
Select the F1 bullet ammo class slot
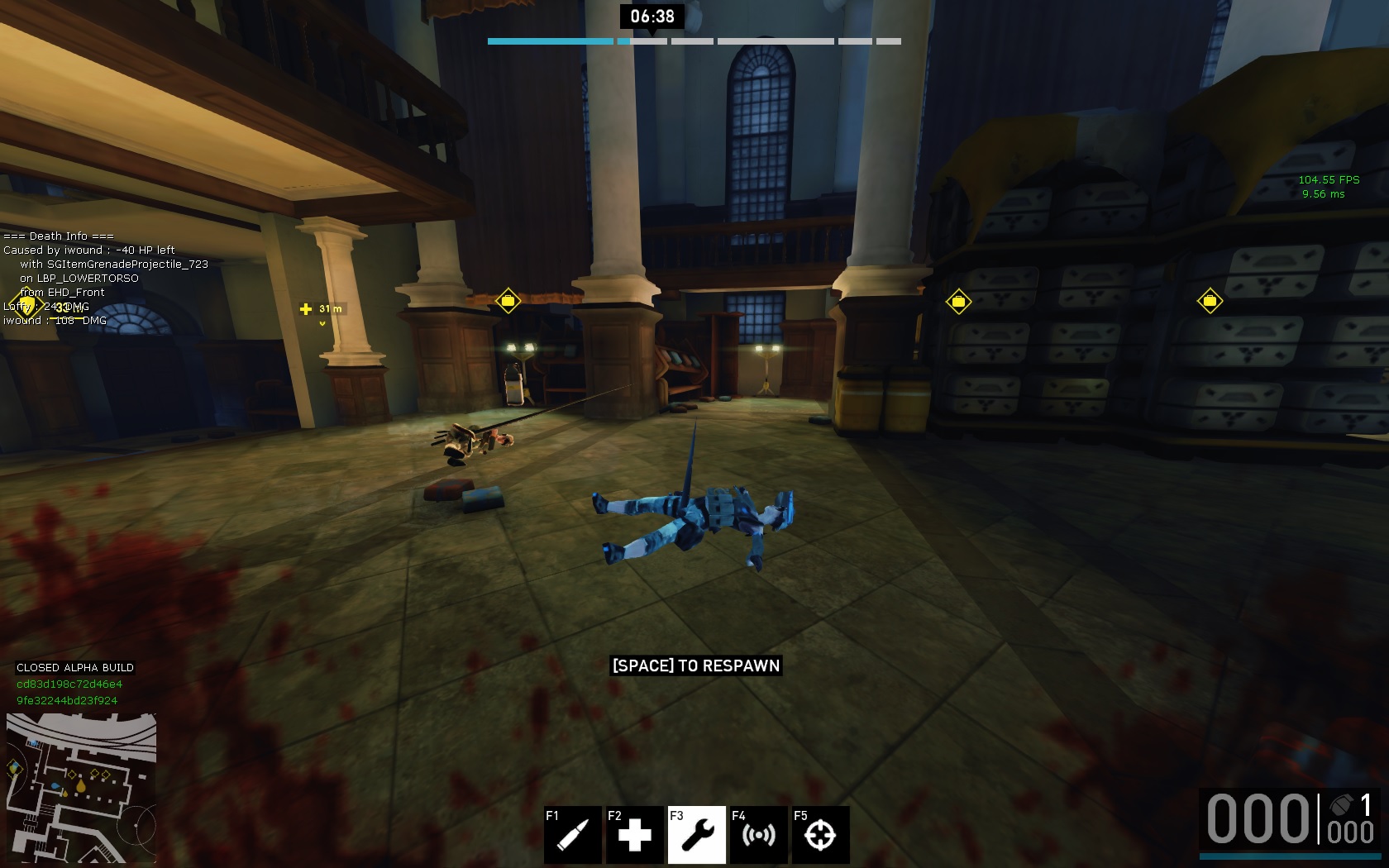[x=573, y=834]
